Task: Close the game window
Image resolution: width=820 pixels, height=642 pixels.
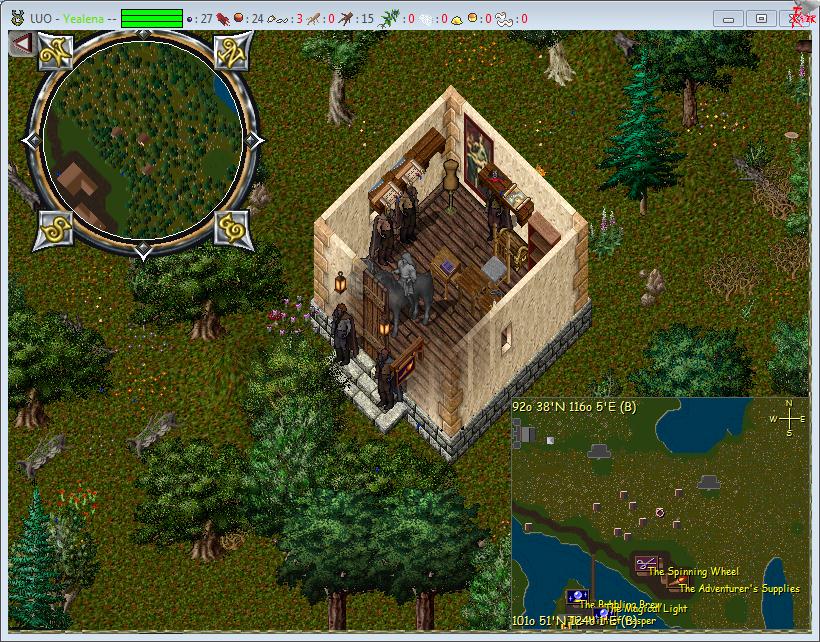Action: (797, 18)
